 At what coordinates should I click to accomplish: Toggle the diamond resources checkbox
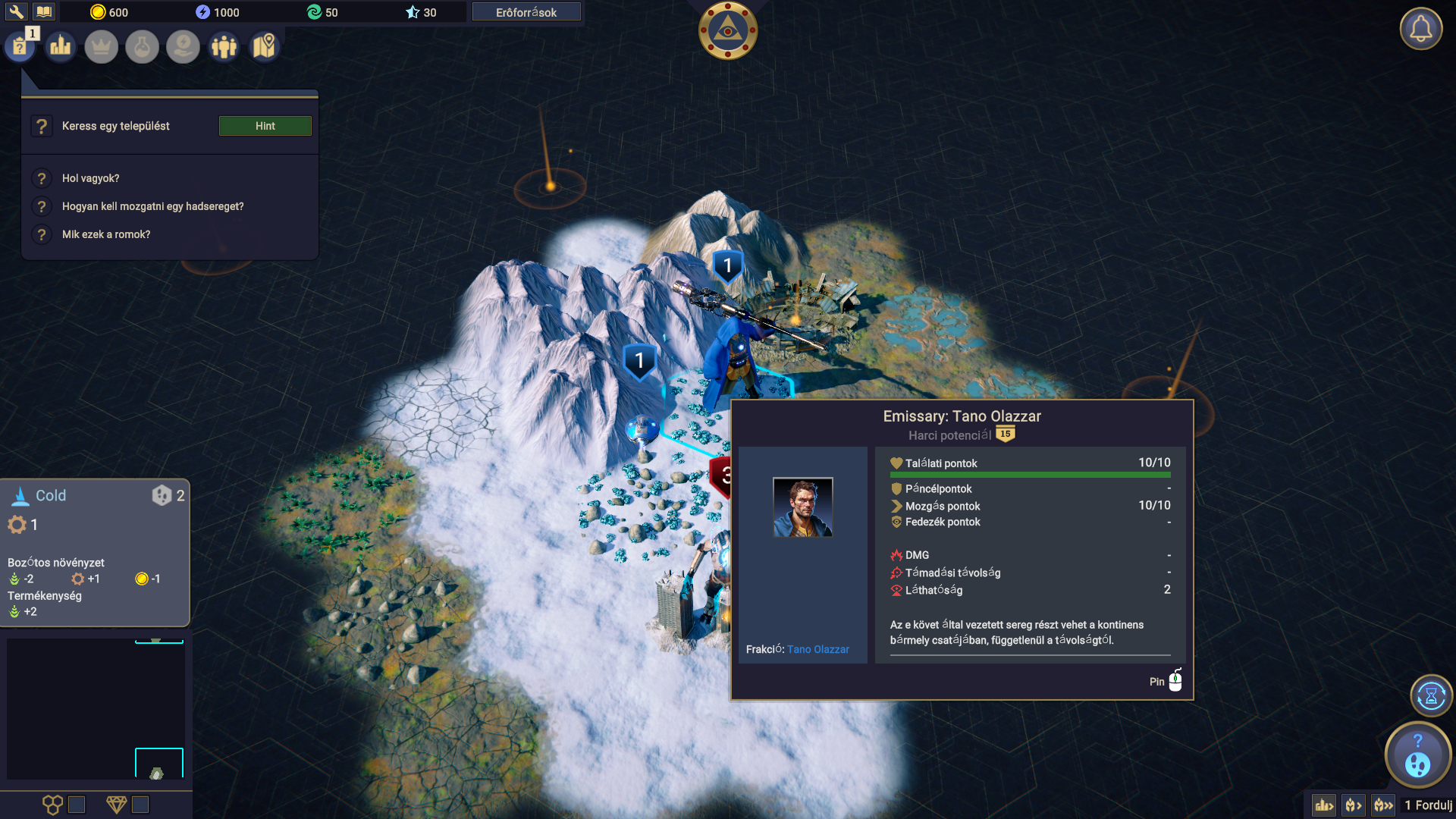[140, 805]
